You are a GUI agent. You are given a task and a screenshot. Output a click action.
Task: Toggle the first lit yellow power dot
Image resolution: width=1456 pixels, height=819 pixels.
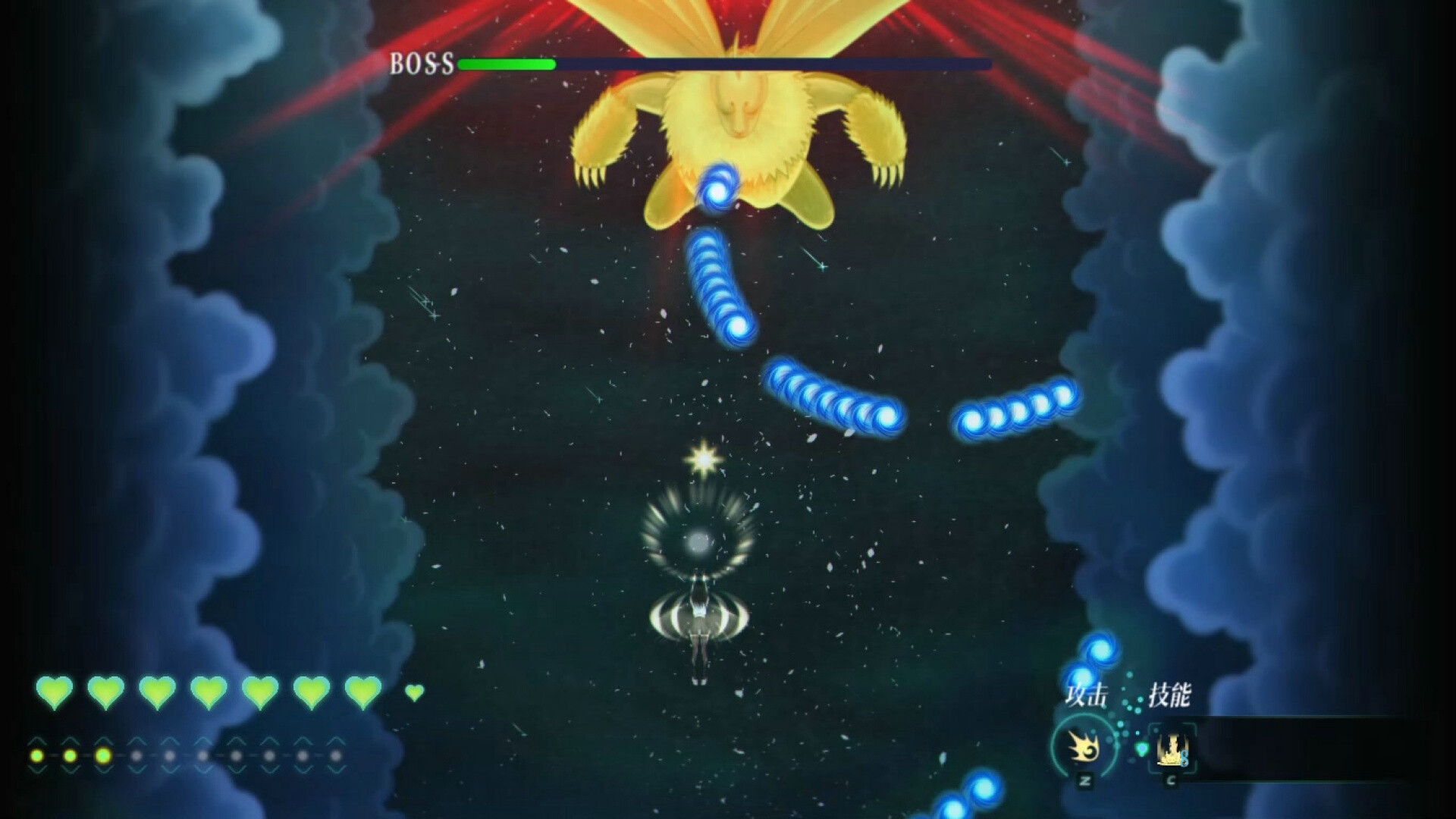point(36,755)
